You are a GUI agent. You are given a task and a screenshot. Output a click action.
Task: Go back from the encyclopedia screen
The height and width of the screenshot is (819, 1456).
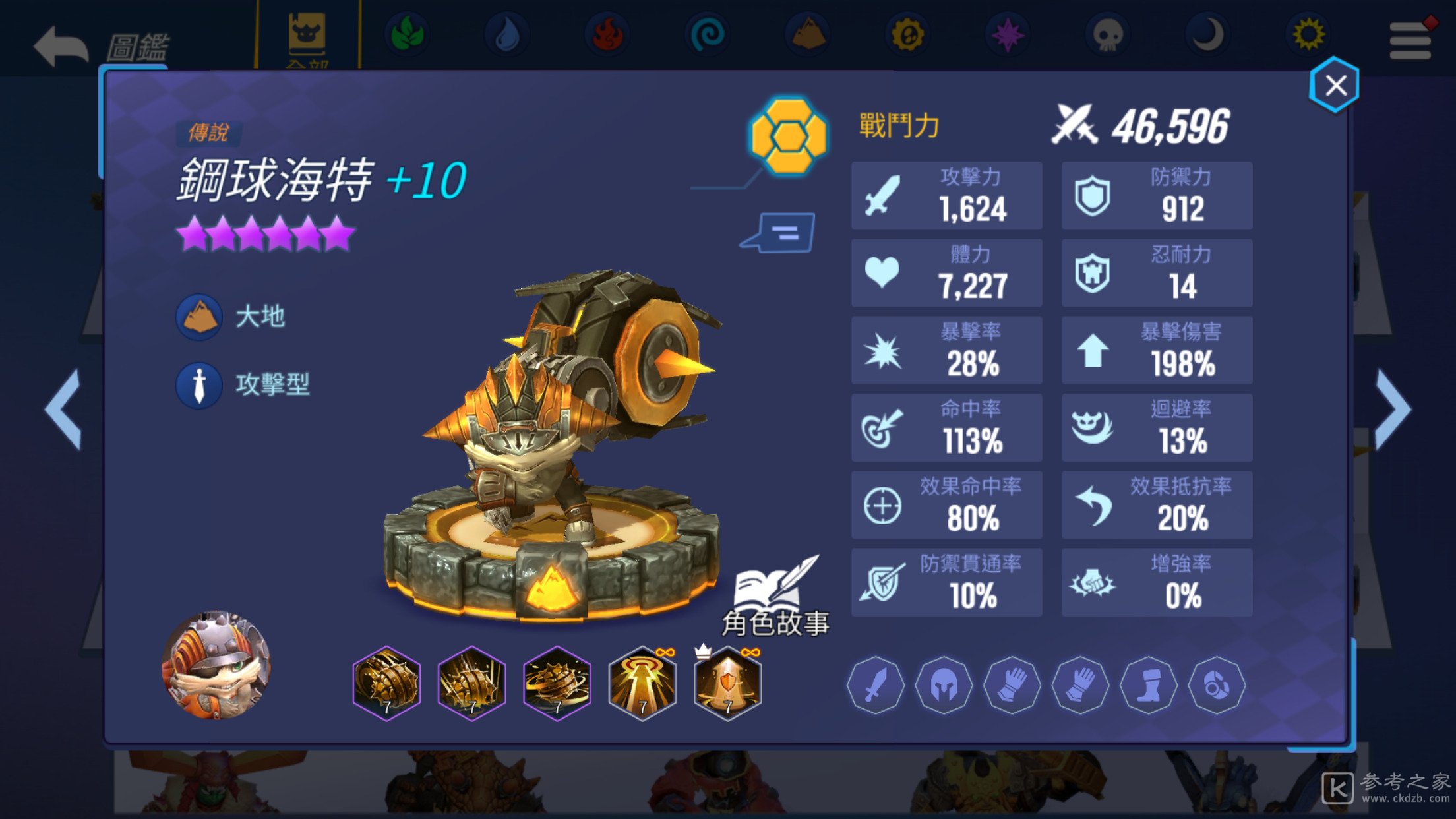pos(61,46)
